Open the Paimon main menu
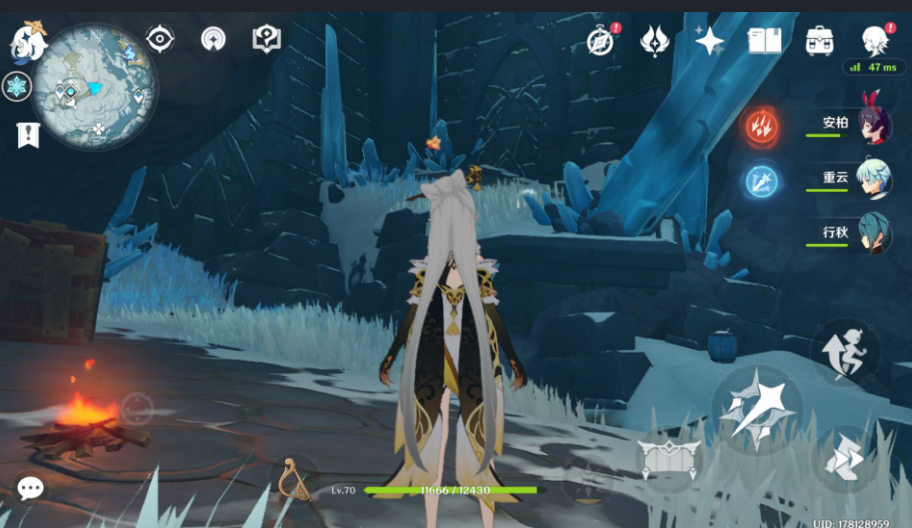This screenshot has width=912, height=528. click(x=28, y=42)
